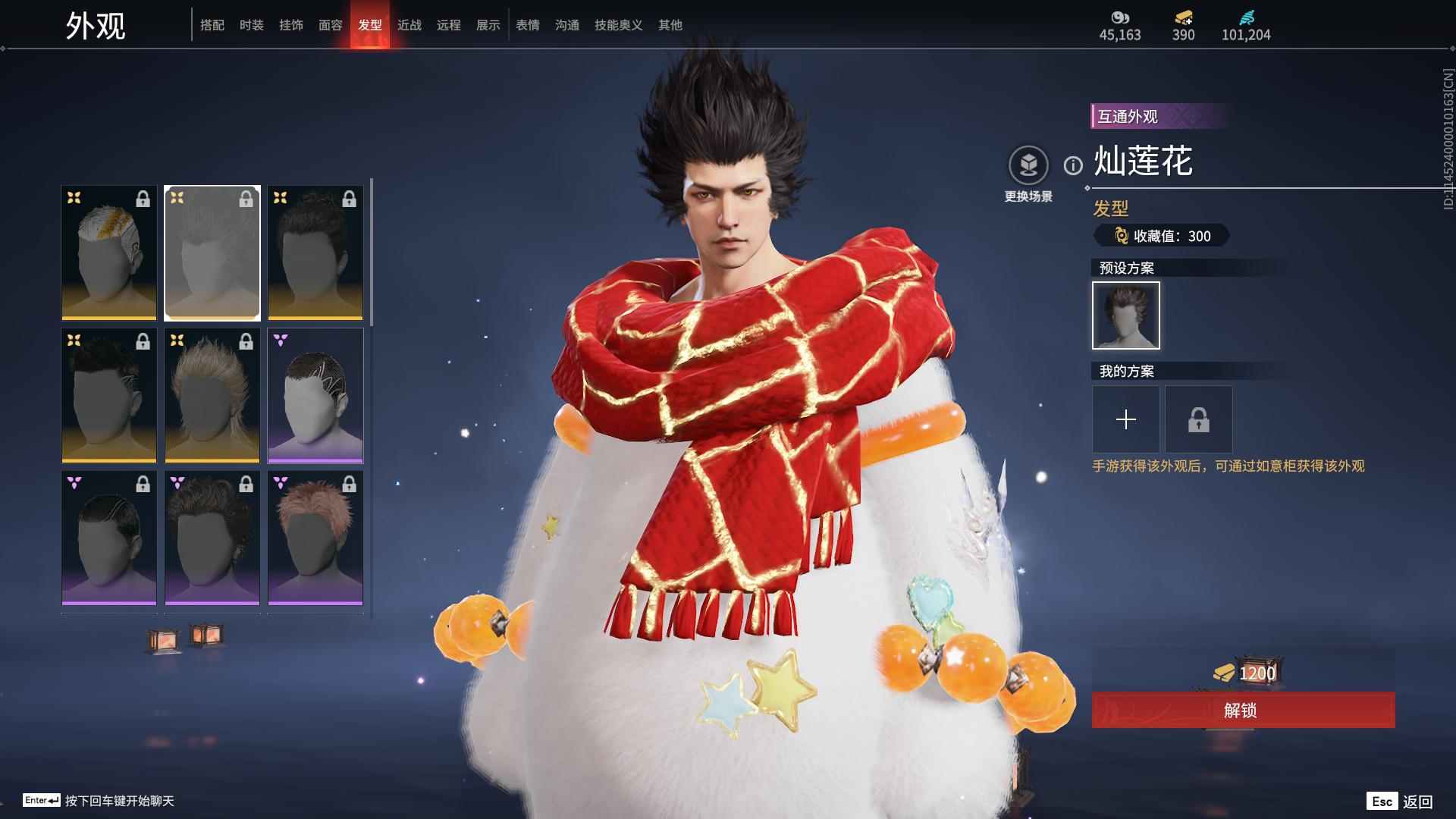Select the white and gold hairstyle card
Image resolution: width=1456 pixels, height=819 pixels.
click(109, 253)
